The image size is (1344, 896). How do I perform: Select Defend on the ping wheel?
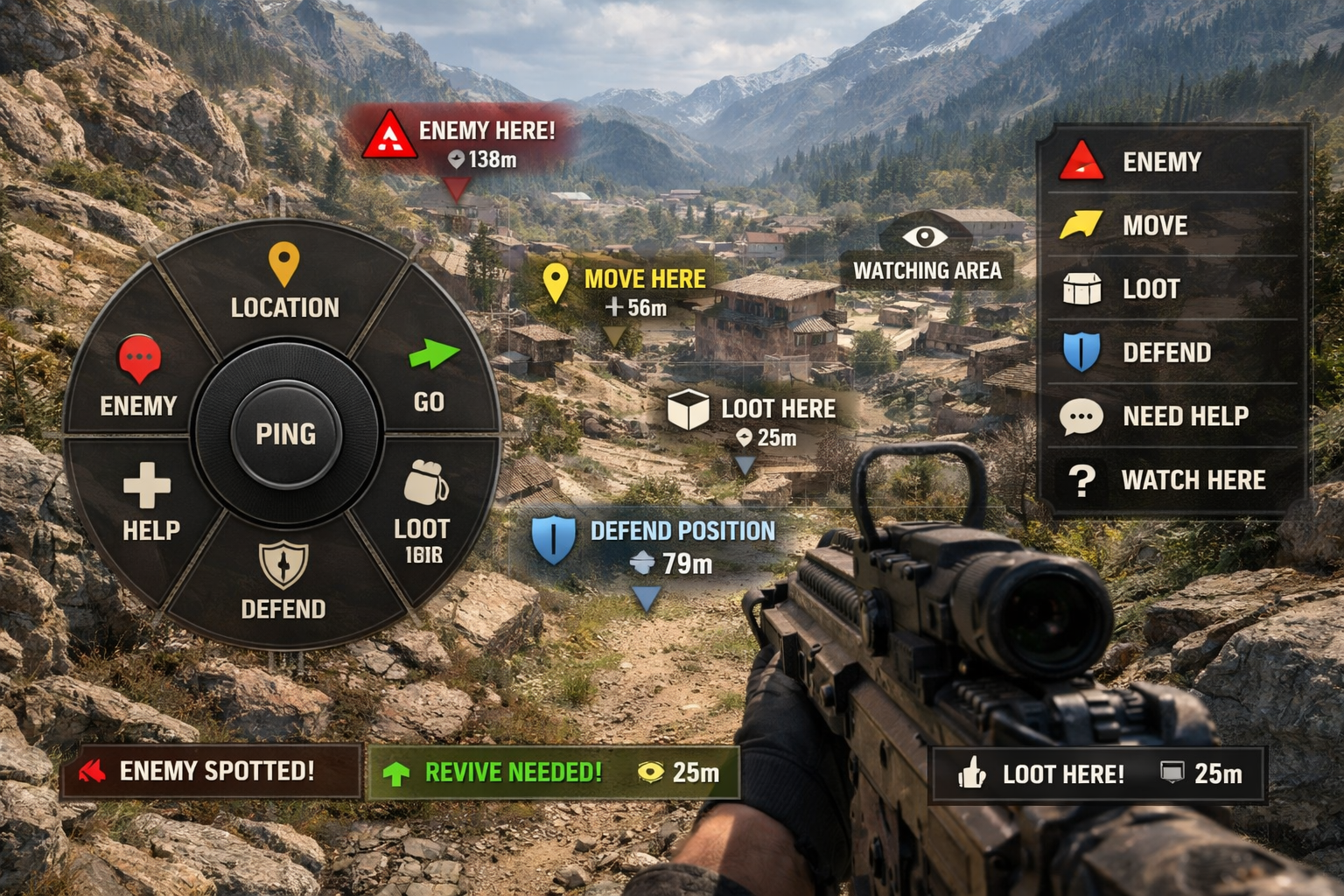pyautogui.click(x=283, y=580)
